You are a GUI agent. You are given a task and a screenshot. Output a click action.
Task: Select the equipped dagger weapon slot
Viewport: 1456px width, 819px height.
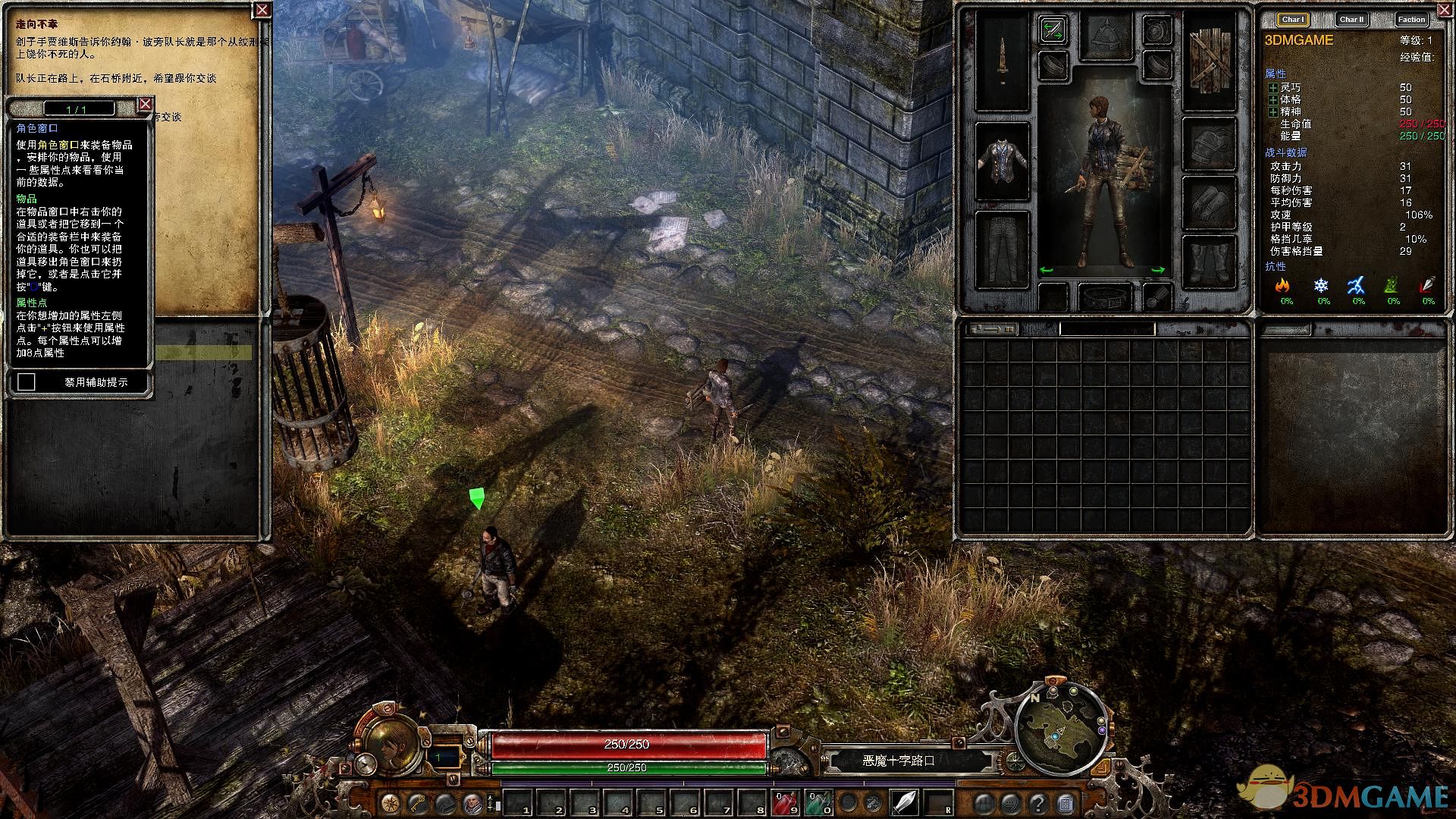point(1002,62)
